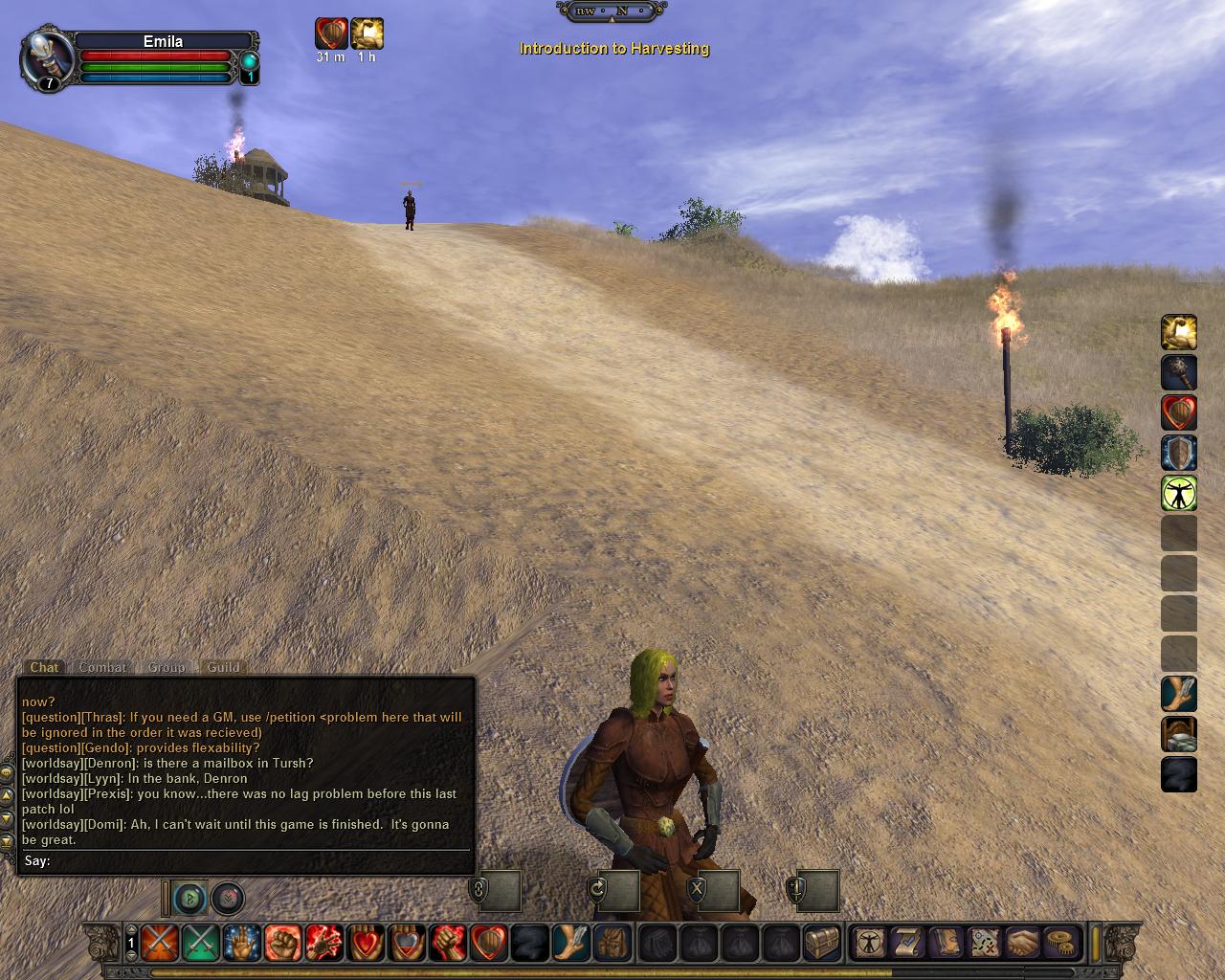Click the compass at top of screen

click(x=612, y=11)
